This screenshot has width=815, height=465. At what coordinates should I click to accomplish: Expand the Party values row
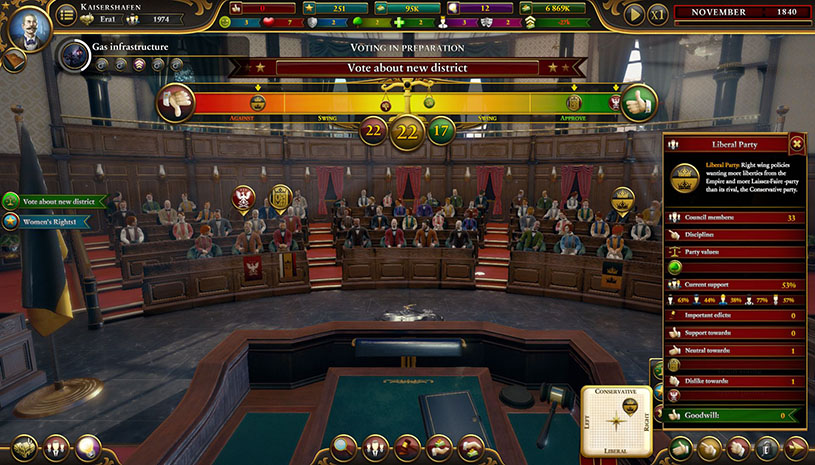tap(737, 253)
